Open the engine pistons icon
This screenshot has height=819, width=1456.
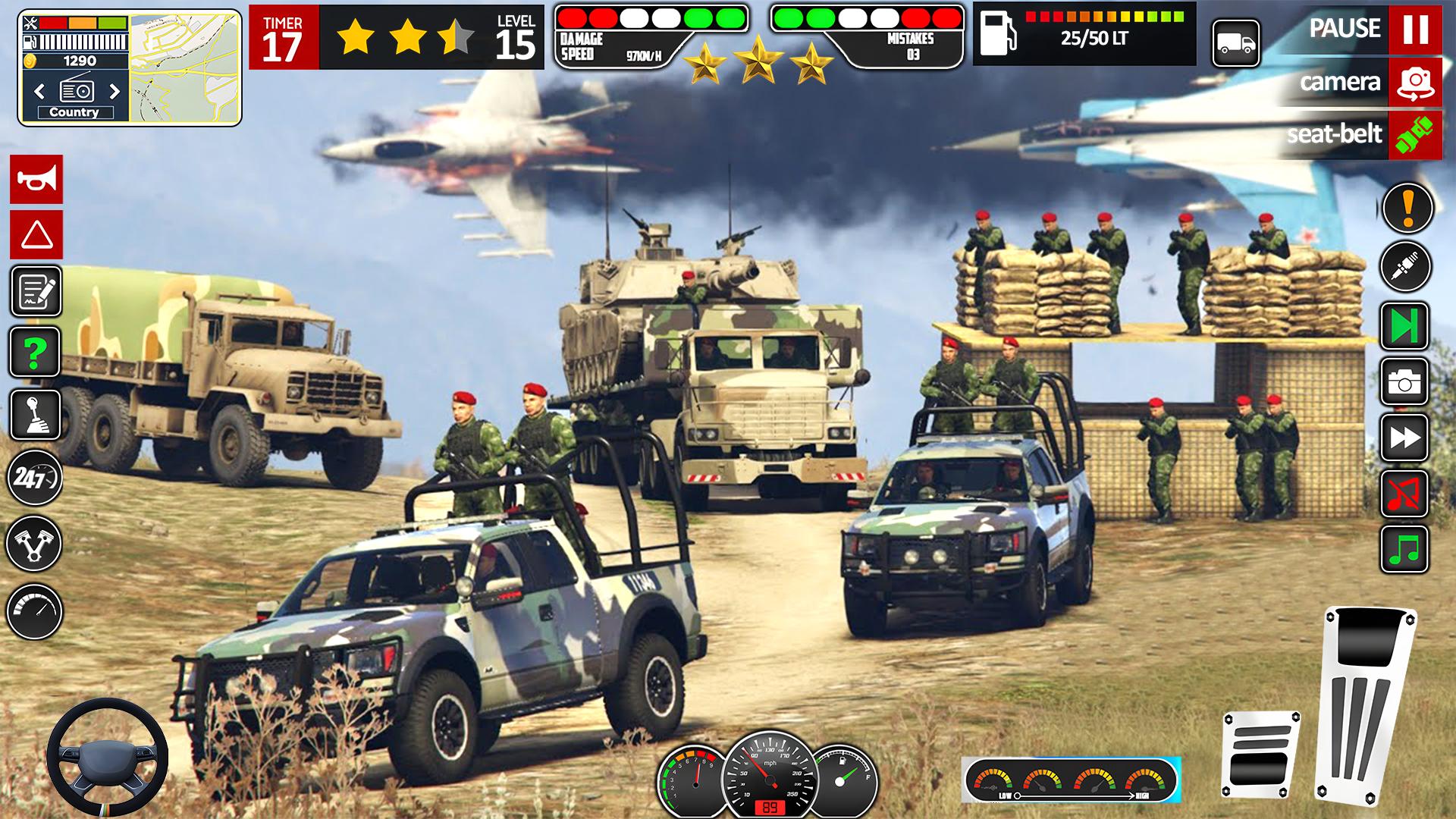(x=34, y=544)
